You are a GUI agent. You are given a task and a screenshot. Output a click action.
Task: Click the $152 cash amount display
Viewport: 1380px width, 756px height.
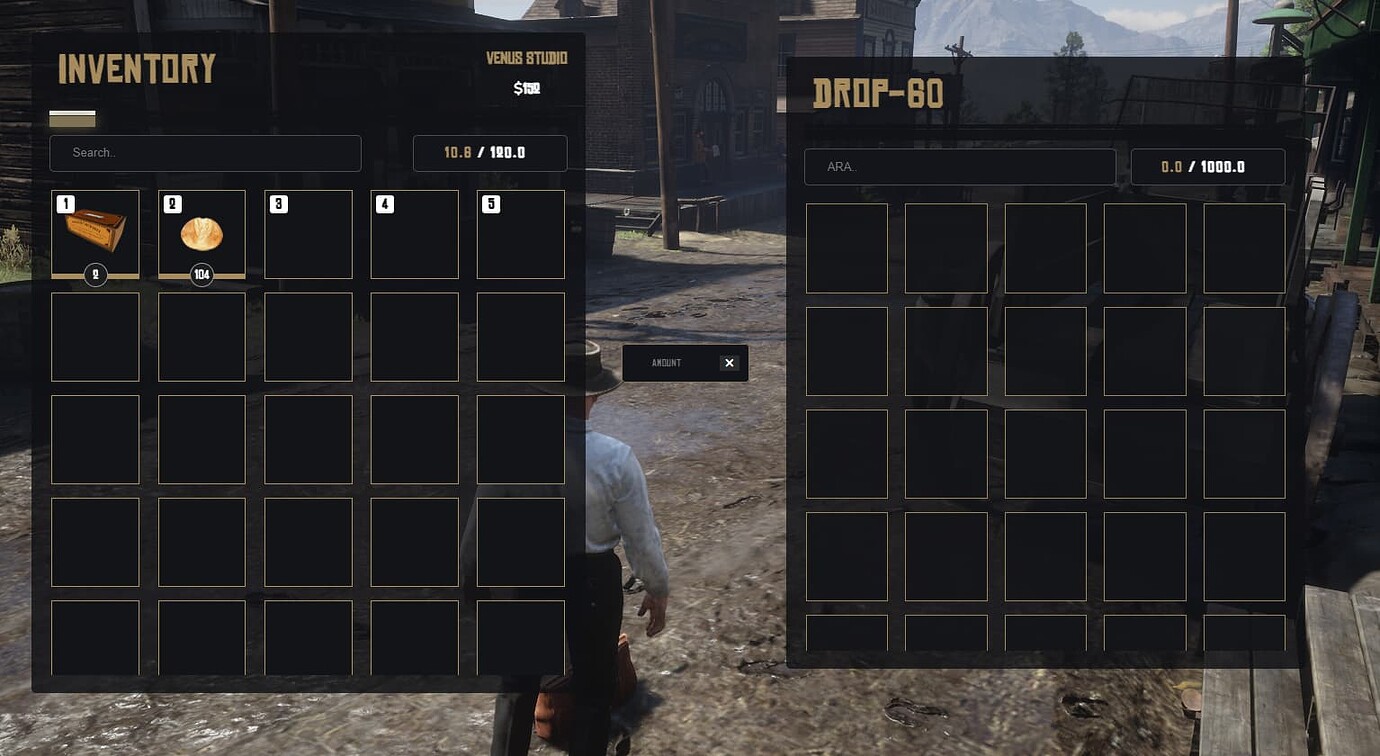tap(528, 86)
